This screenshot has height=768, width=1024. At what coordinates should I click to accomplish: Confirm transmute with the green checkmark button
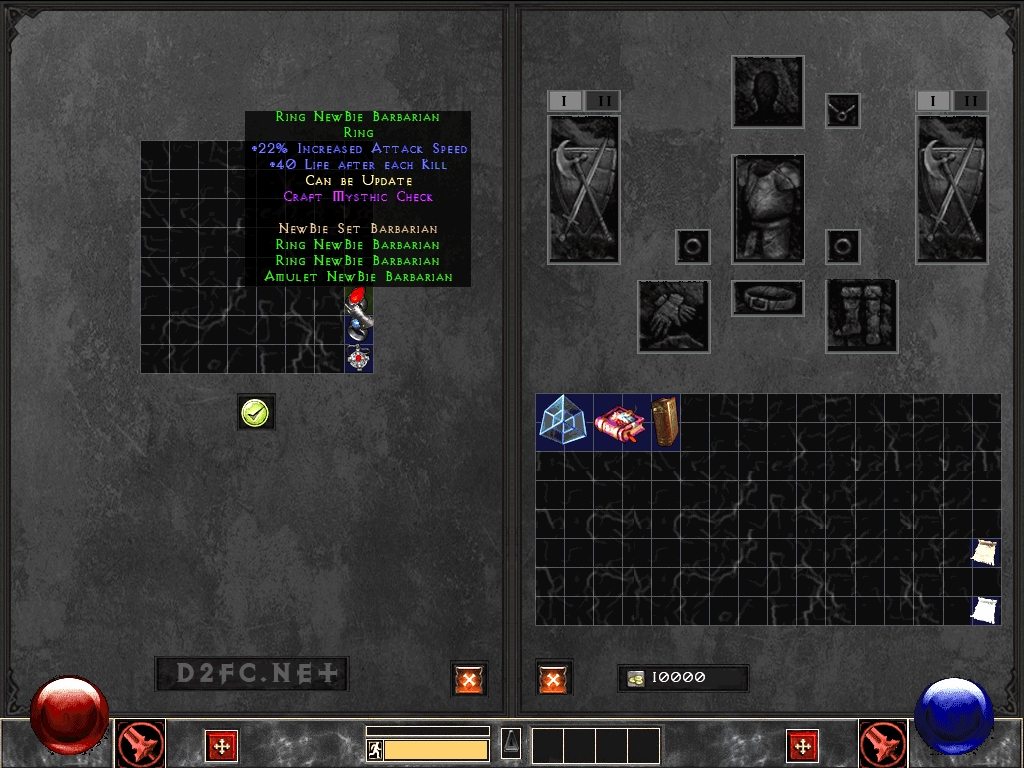(x=257, y=411)
